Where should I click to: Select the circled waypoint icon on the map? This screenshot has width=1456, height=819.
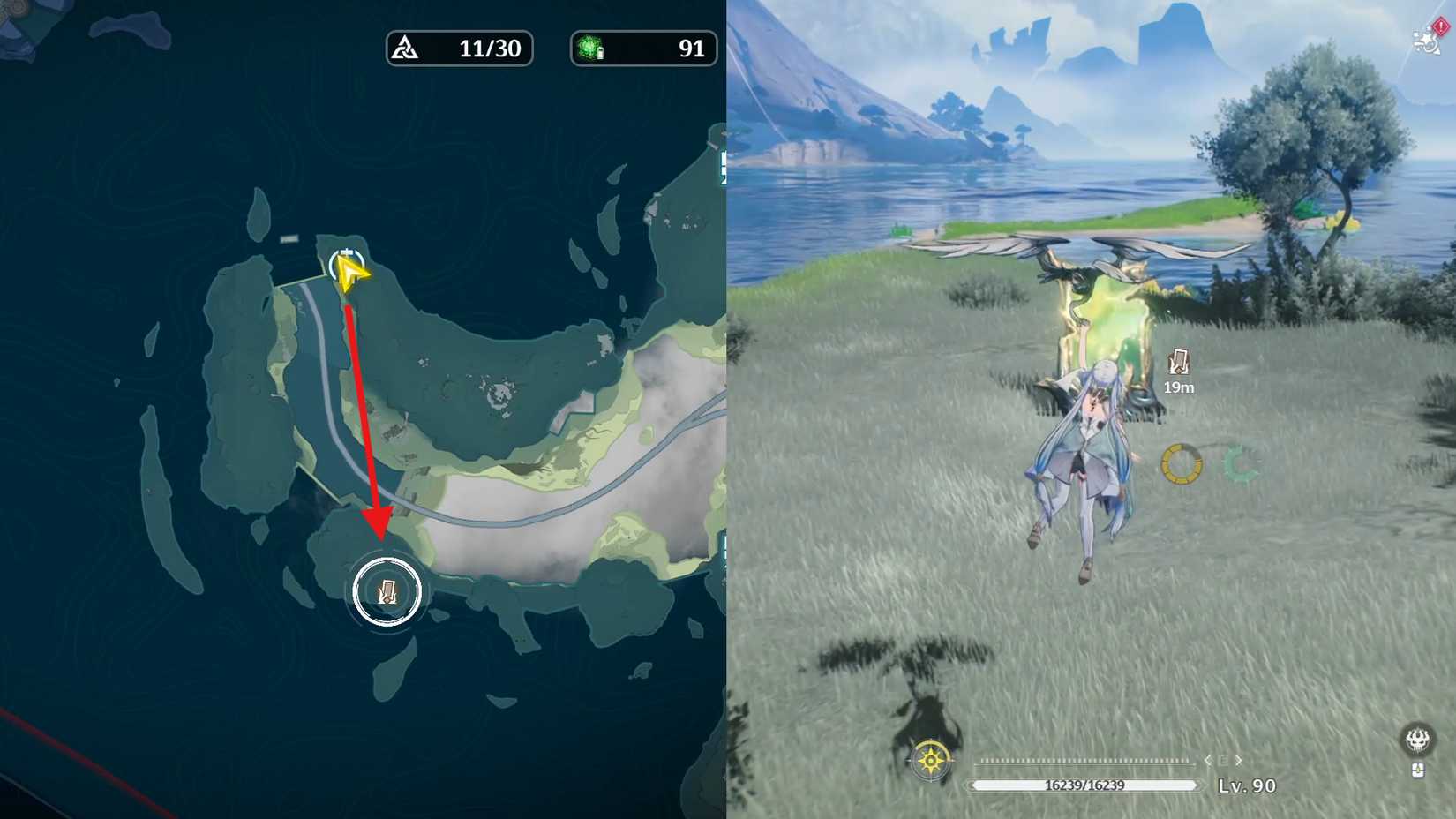click(387, 592)
